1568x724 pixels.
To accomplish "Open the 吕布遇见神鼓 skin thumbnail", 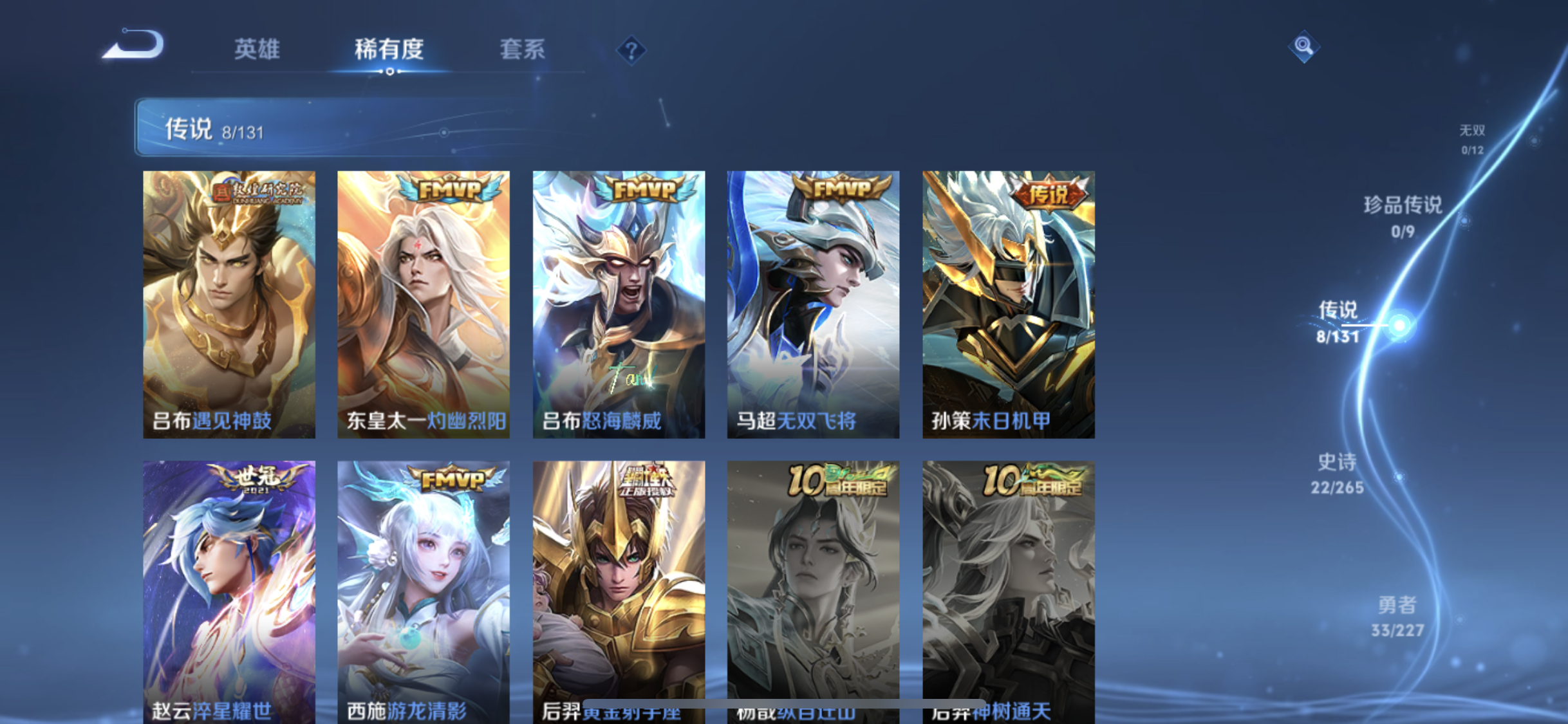I will (230, 302).
